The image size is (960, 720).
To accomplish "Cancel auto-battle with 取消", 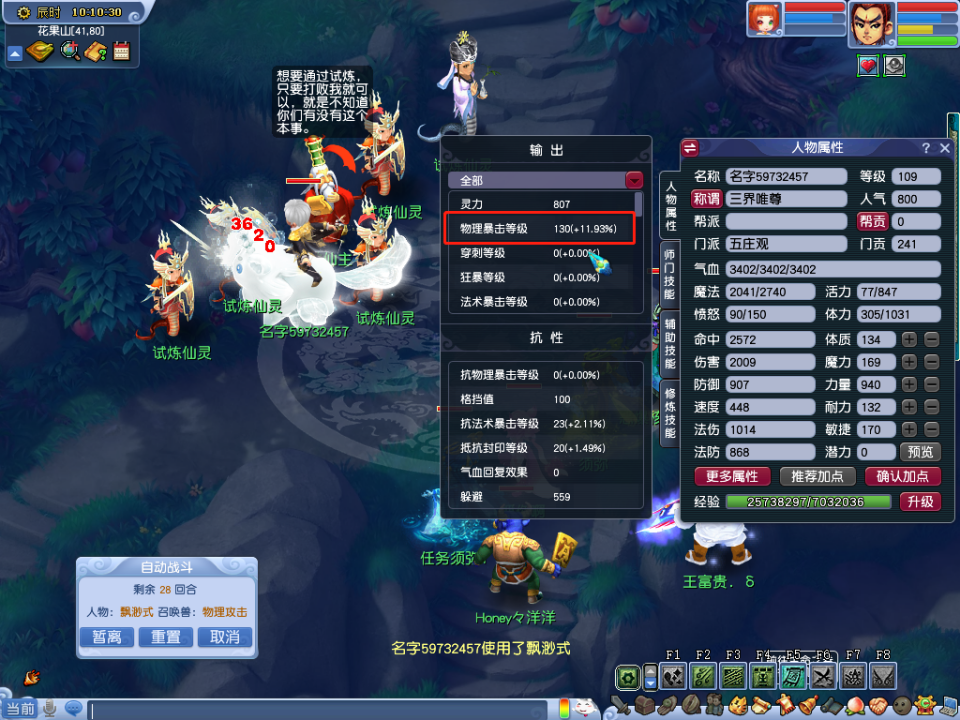I will pos(225,637).
